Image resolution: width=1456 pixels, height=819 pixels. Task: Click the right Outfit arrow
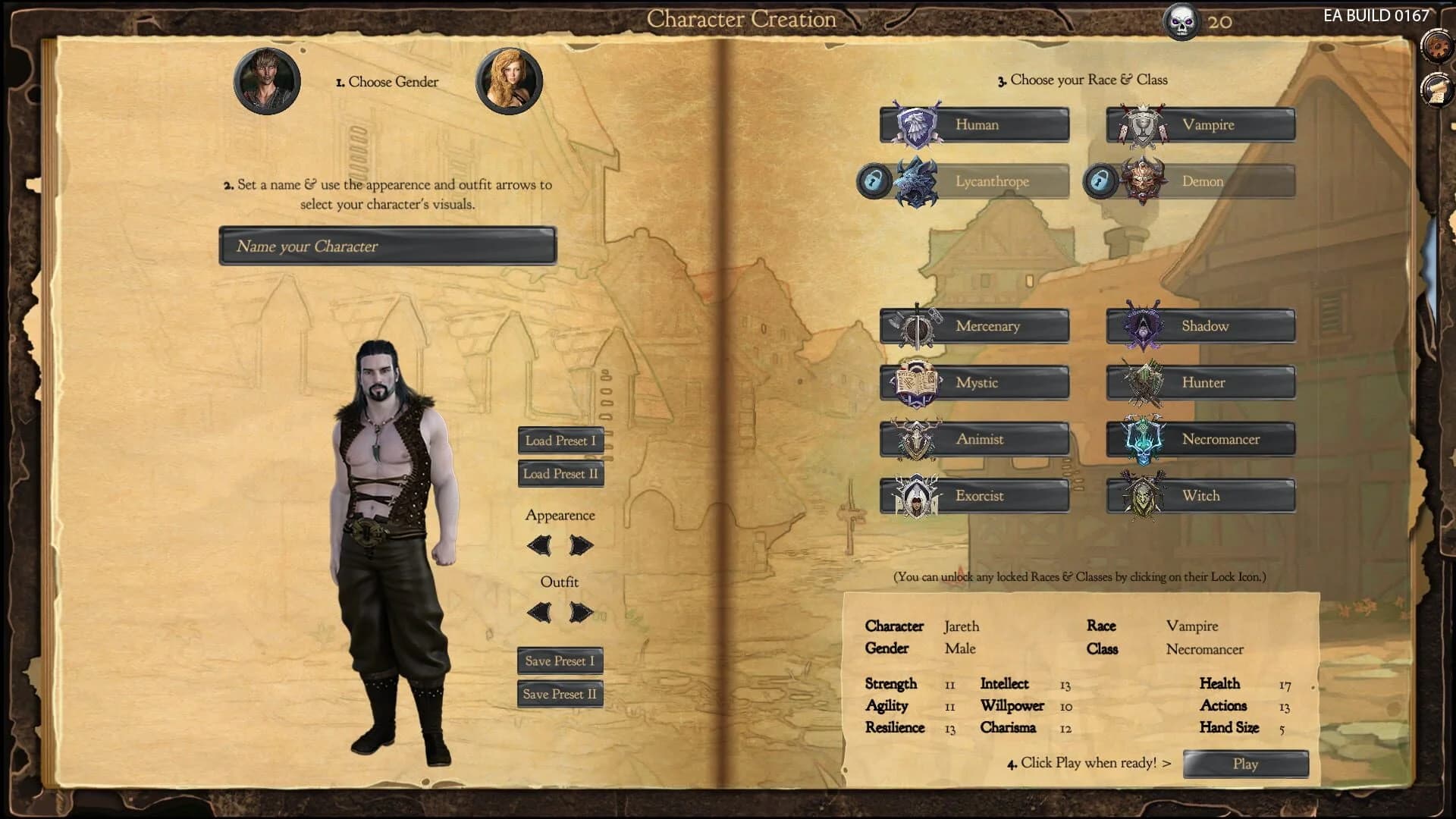click(x=579, y=610)
